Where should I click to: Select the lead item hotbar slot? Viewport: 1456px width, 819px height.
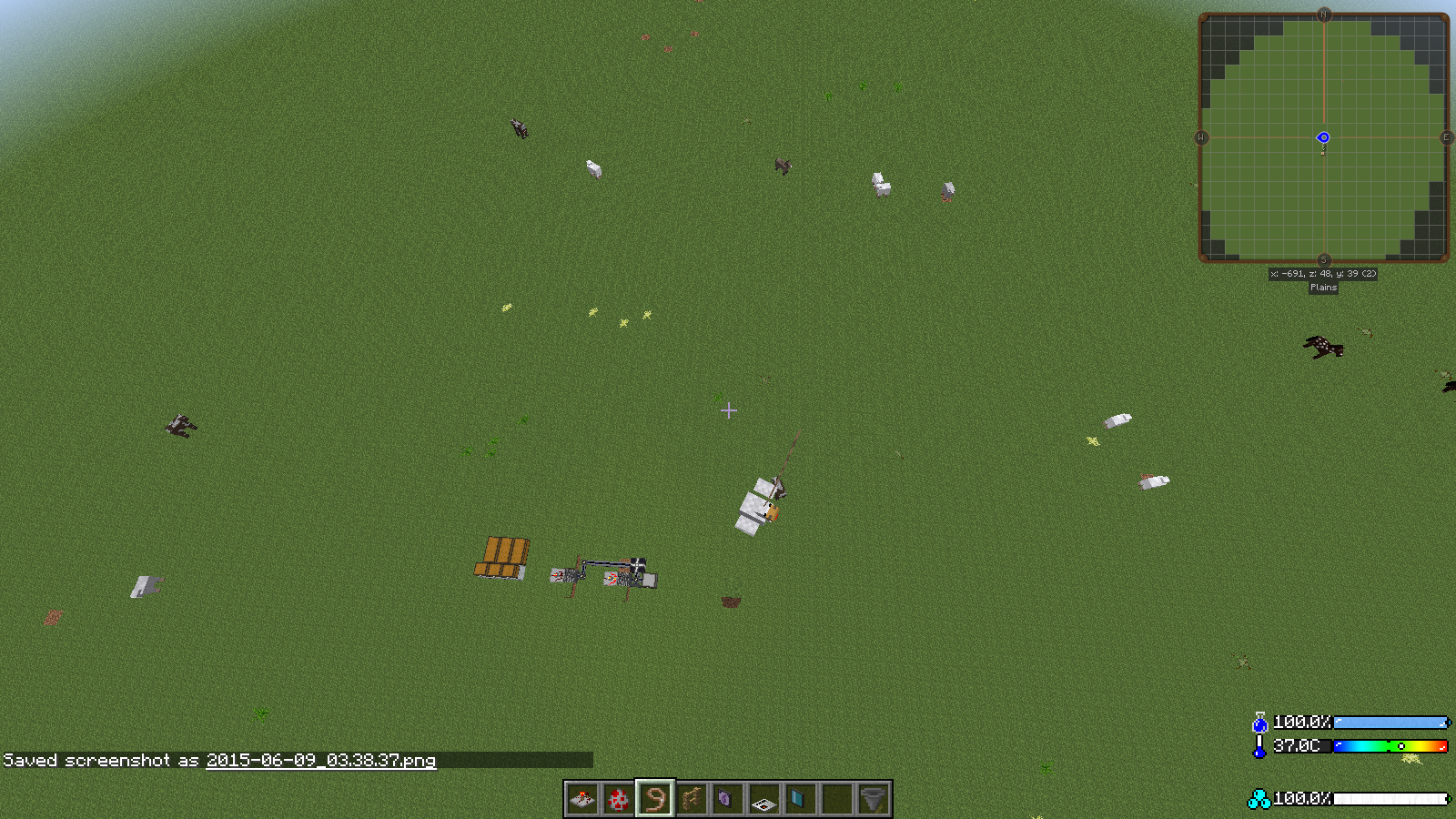pos(655,799)
